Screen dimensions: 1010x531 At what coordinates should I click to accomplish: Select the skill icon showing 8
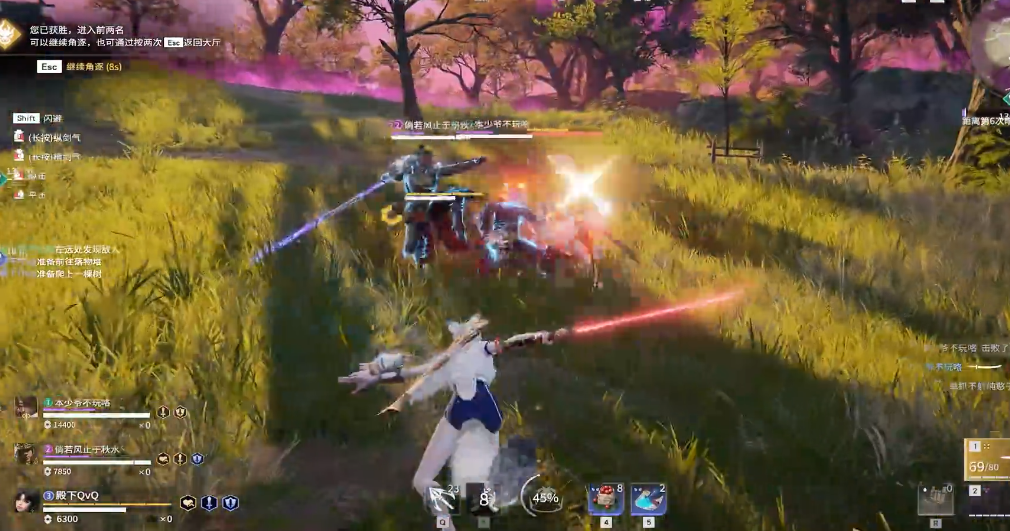point(484,497)
